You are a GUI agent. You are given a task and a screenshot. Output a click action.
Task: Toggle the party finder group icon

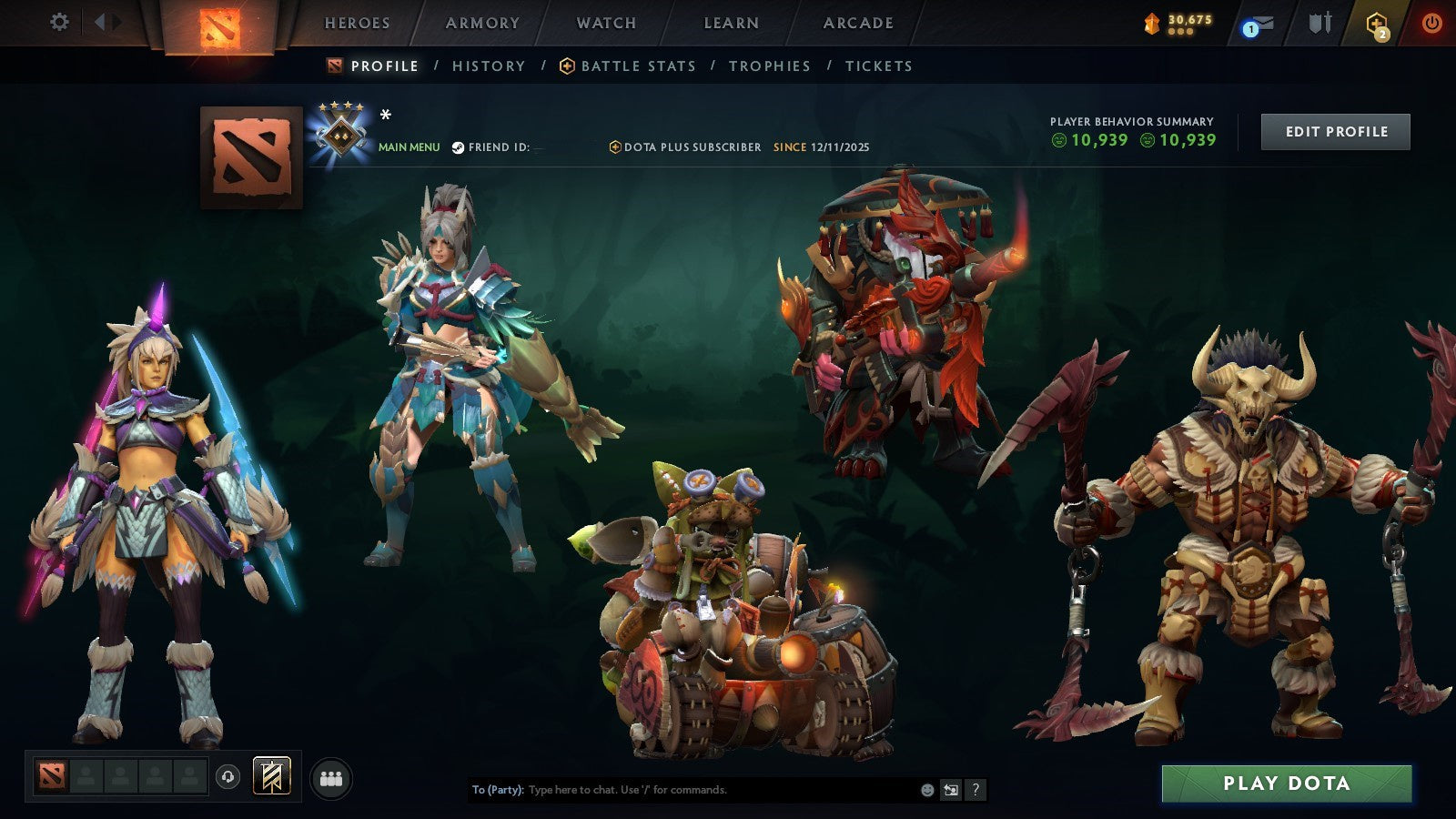click(331, 777)
